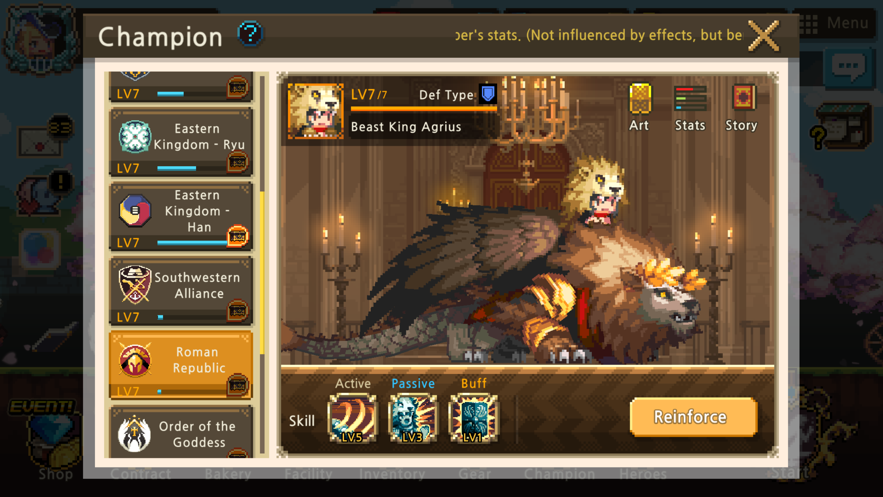Show the champion Stats
883x497 pixels.
[690, 107]
